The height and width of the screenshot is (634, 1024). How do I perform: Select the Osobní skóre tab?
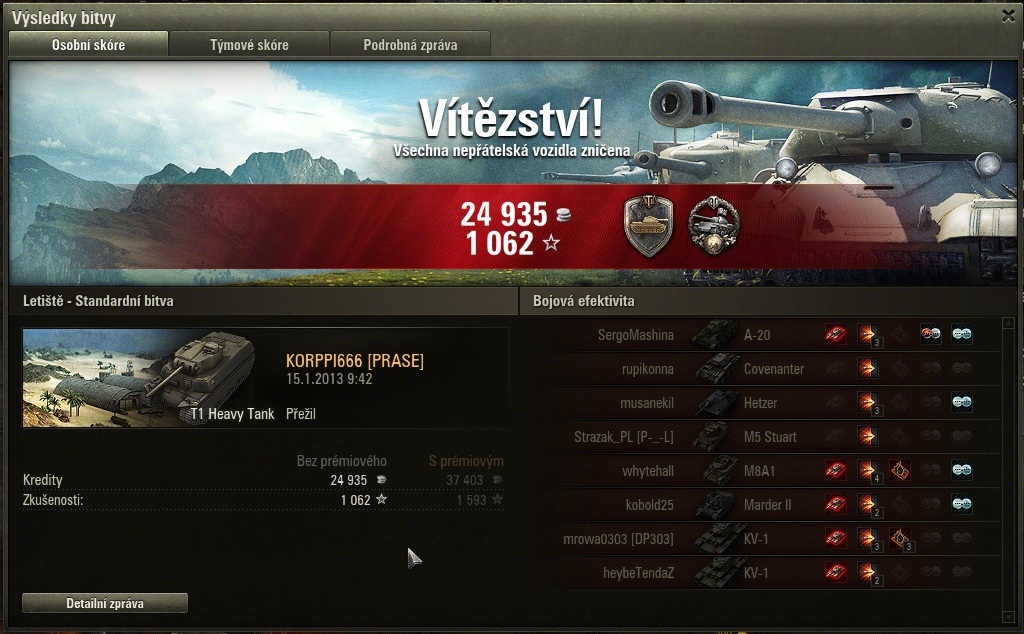click(88, 45)
